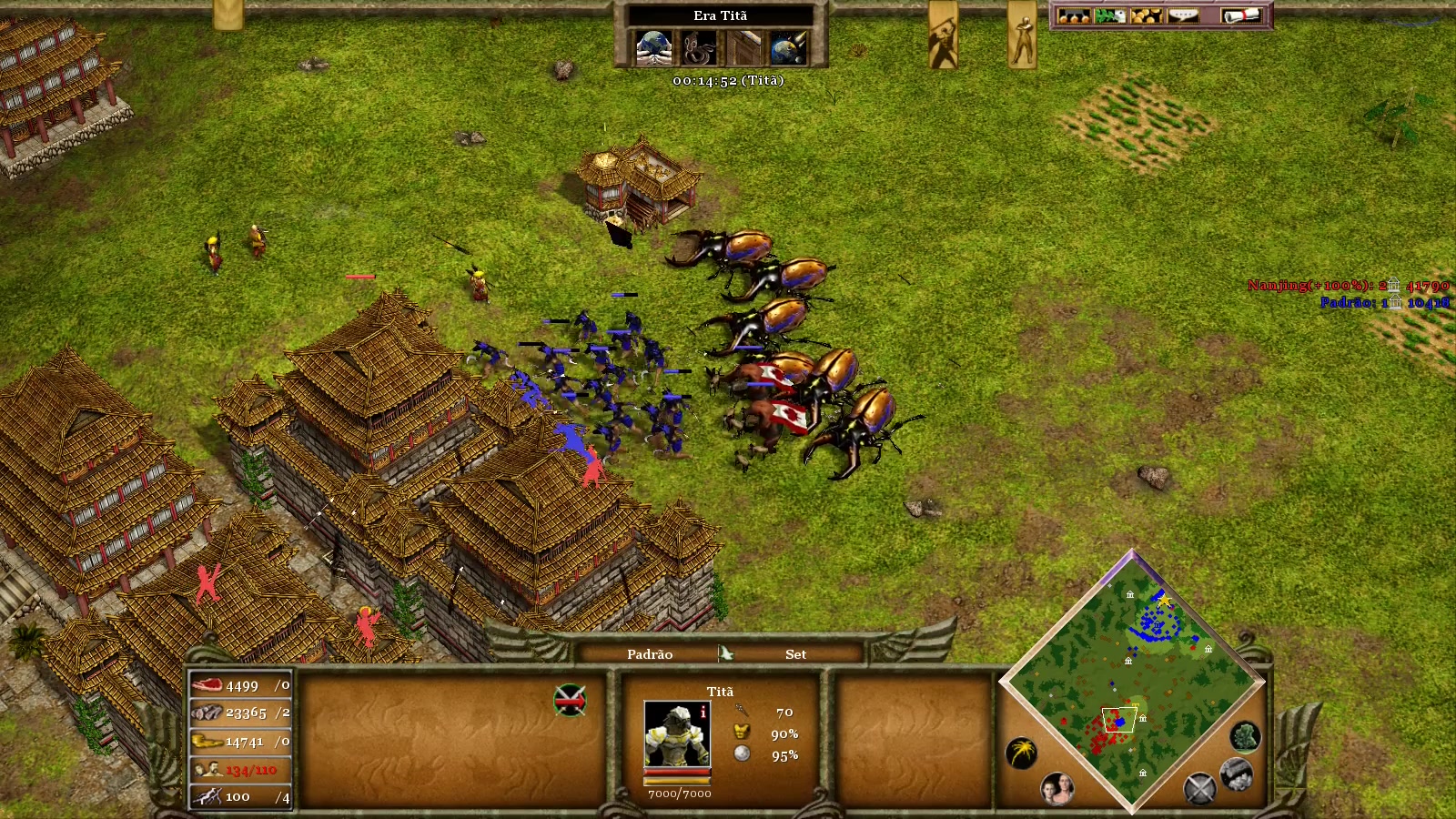Click the gold coins tribute icon
Viewport: 1456px width, 819px height.
pos(1145,15)
